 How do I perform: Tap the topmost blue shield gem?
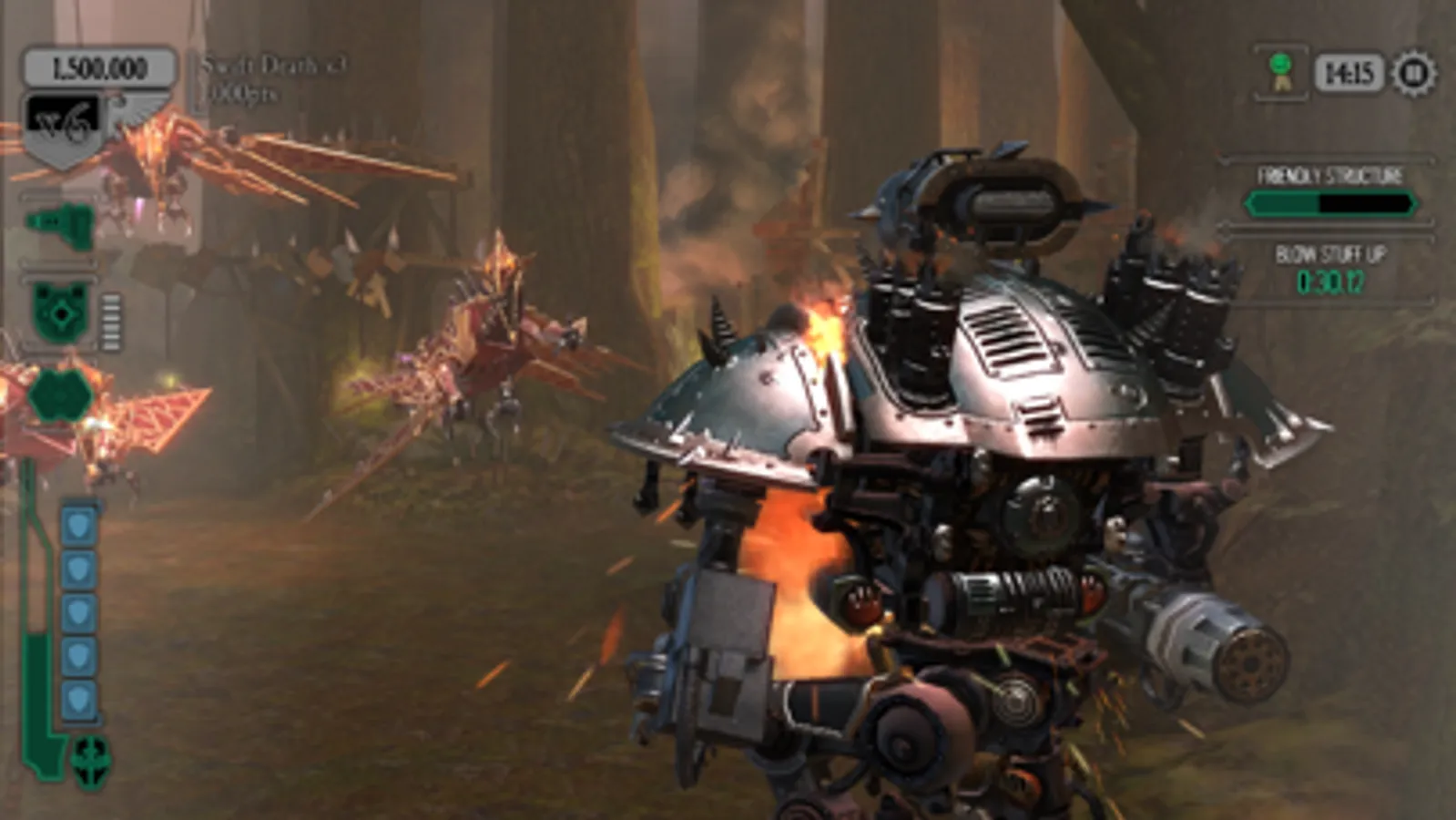(77, 523)
